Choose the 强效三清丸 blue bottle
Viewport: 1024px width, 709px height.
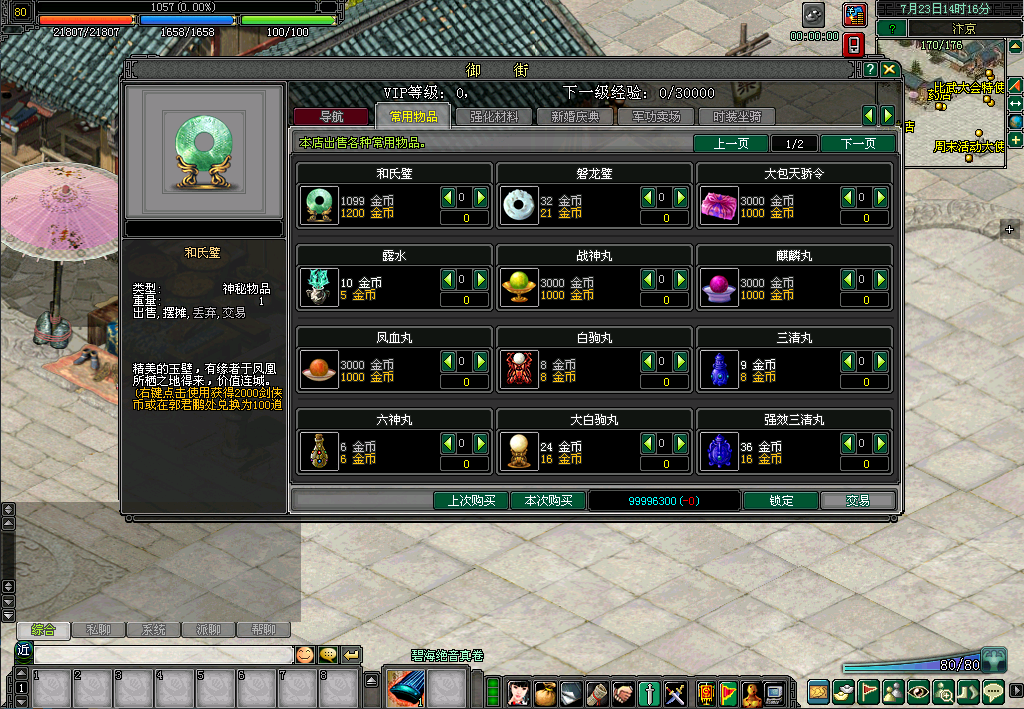click(719, 452)
